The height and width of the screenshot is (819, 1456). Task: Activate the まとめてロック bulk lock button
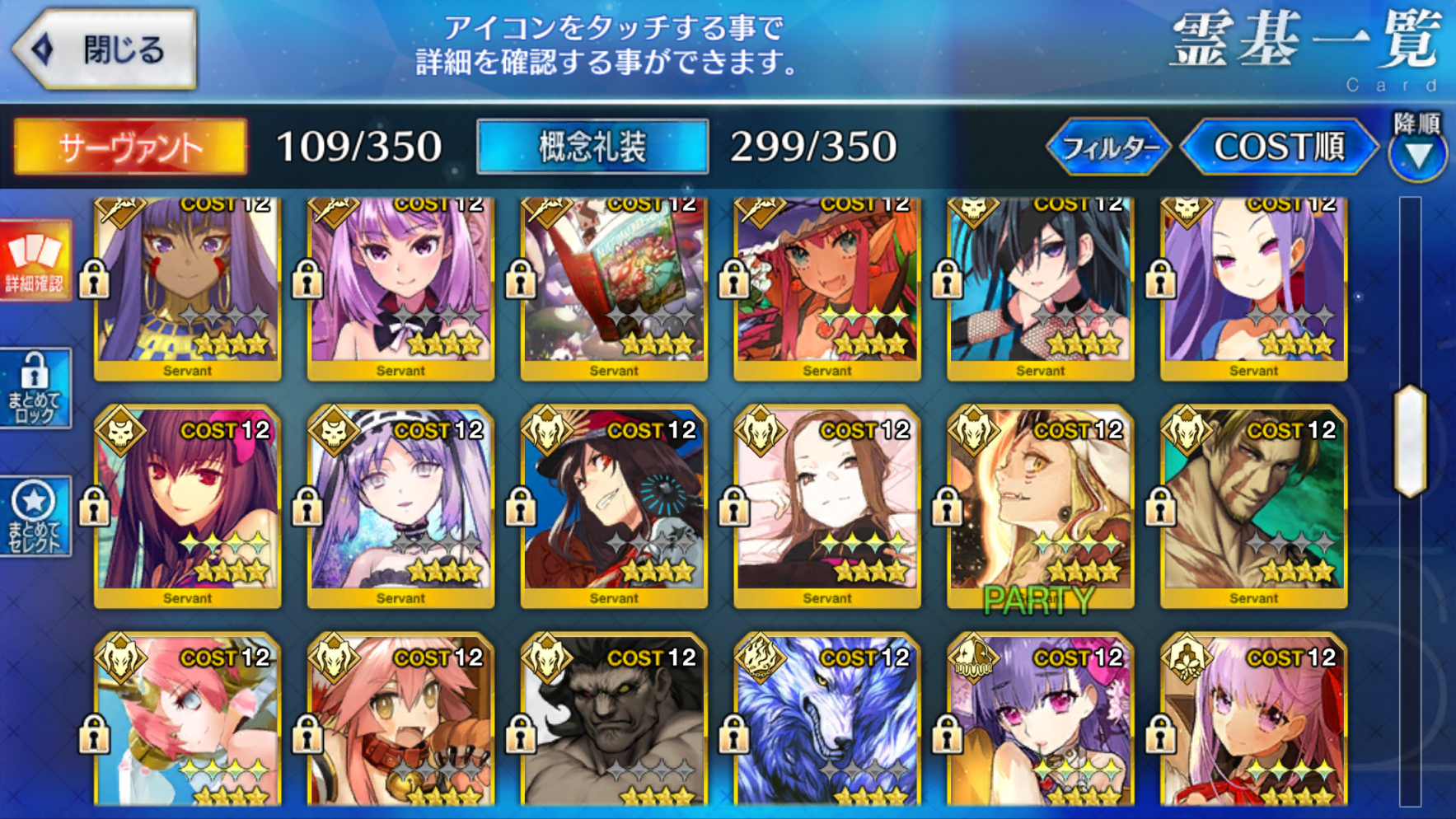pos(35,388)
